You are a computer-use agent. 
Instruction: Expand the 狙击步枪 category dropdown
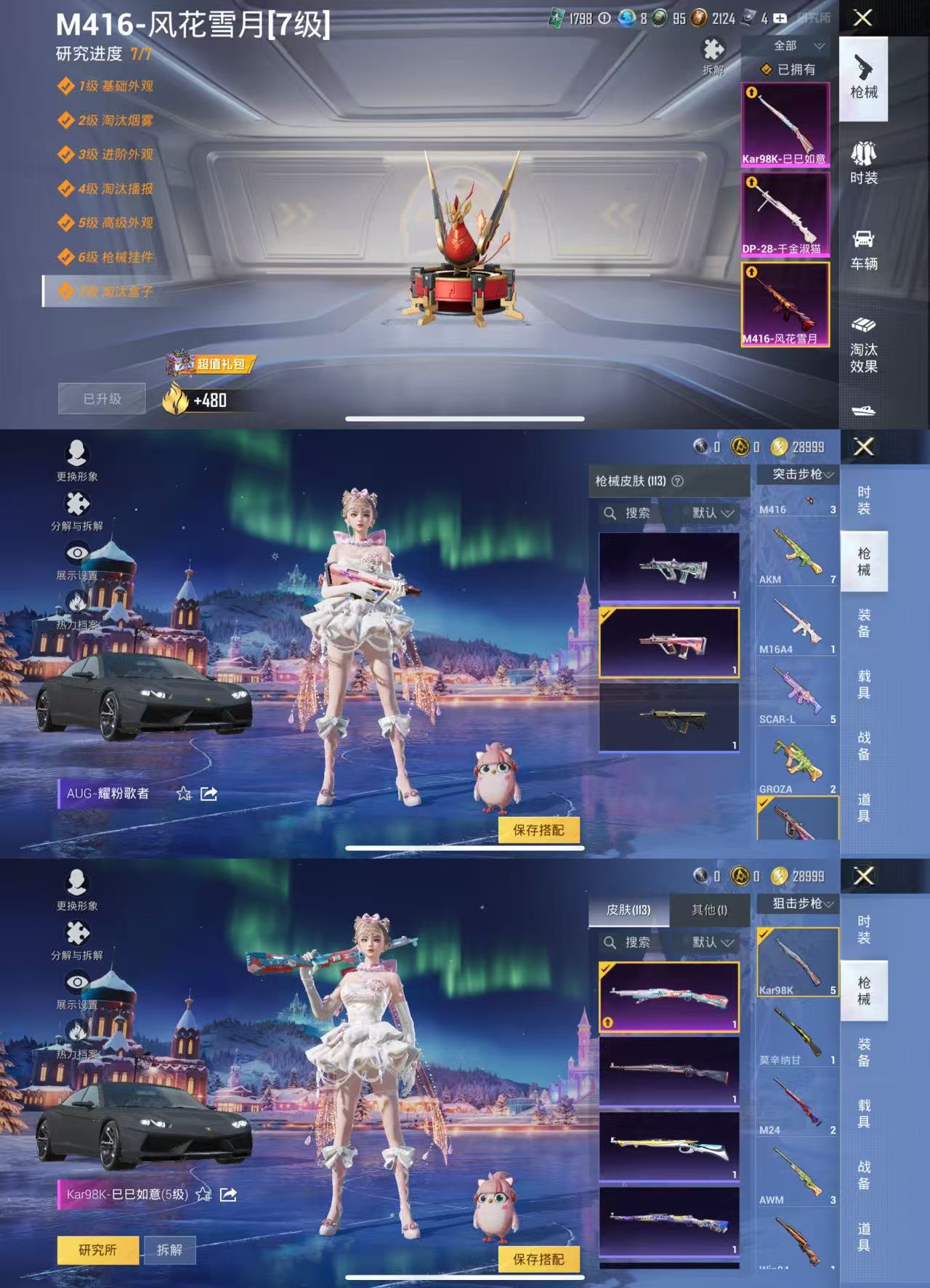coord(798,905)
